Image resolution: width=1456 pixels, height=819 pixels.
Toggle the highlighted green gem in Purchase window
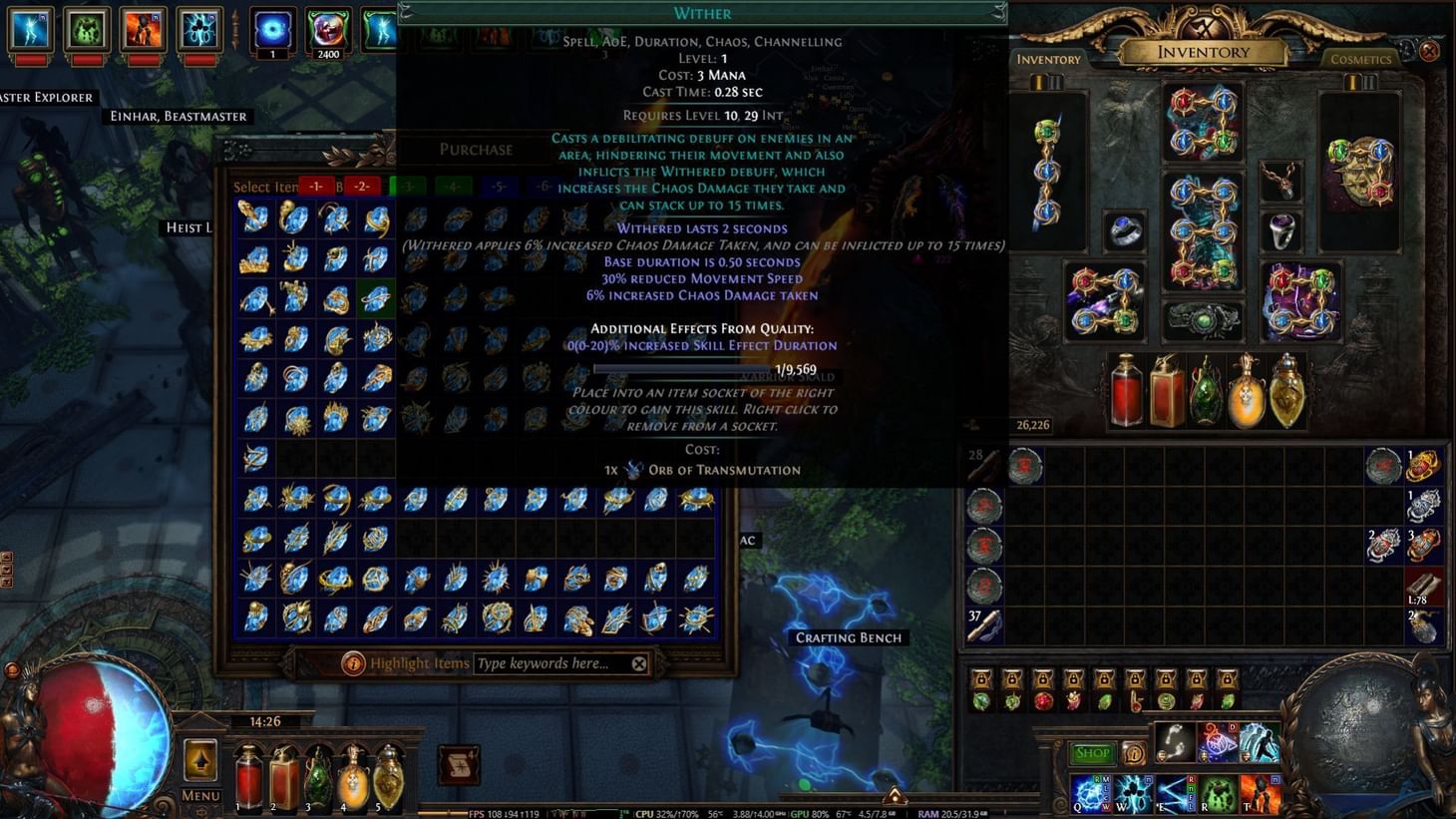[x=375, y=298]
